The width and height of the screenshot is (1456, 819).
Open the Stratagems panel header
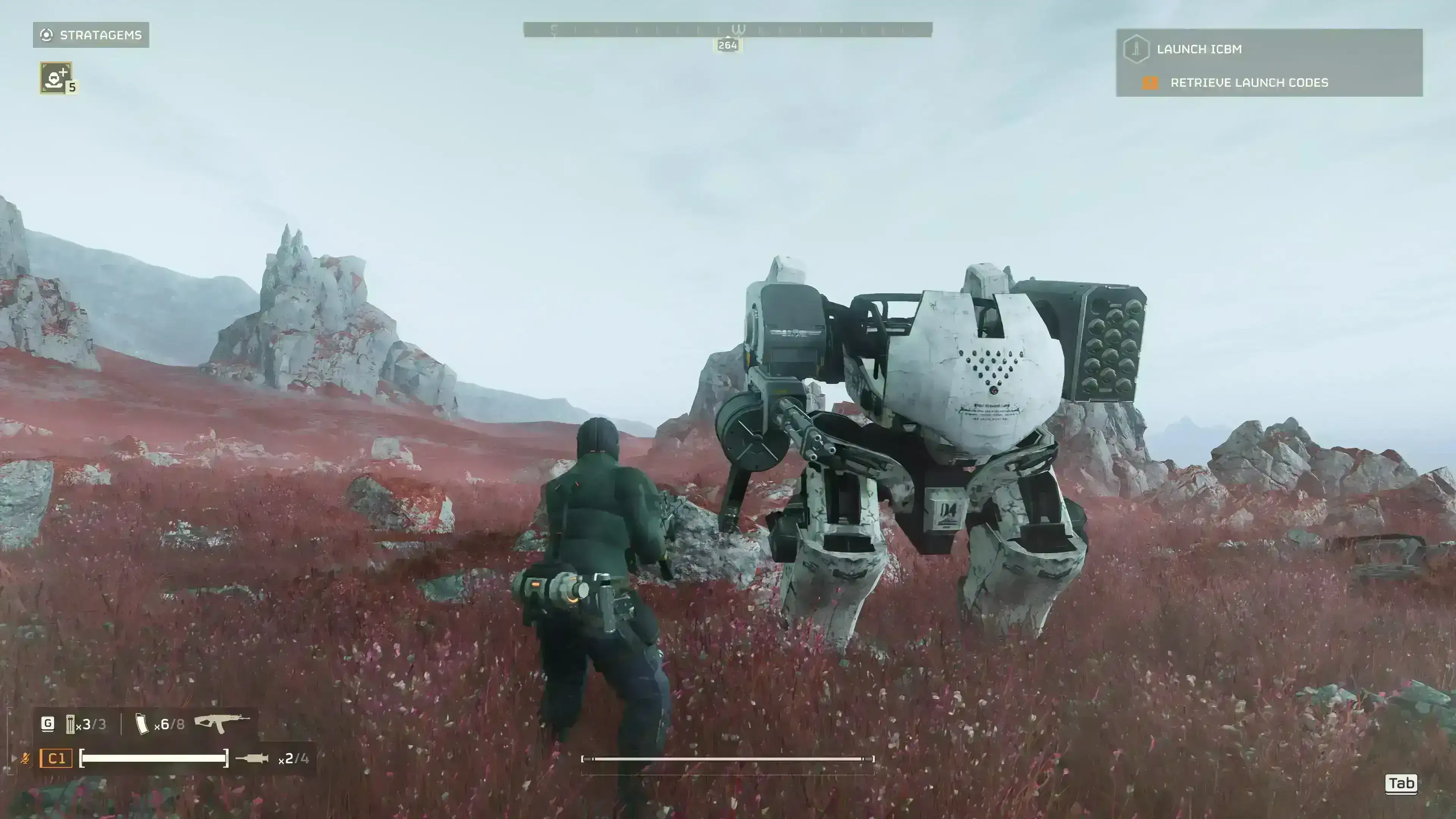tap(91, 35)
